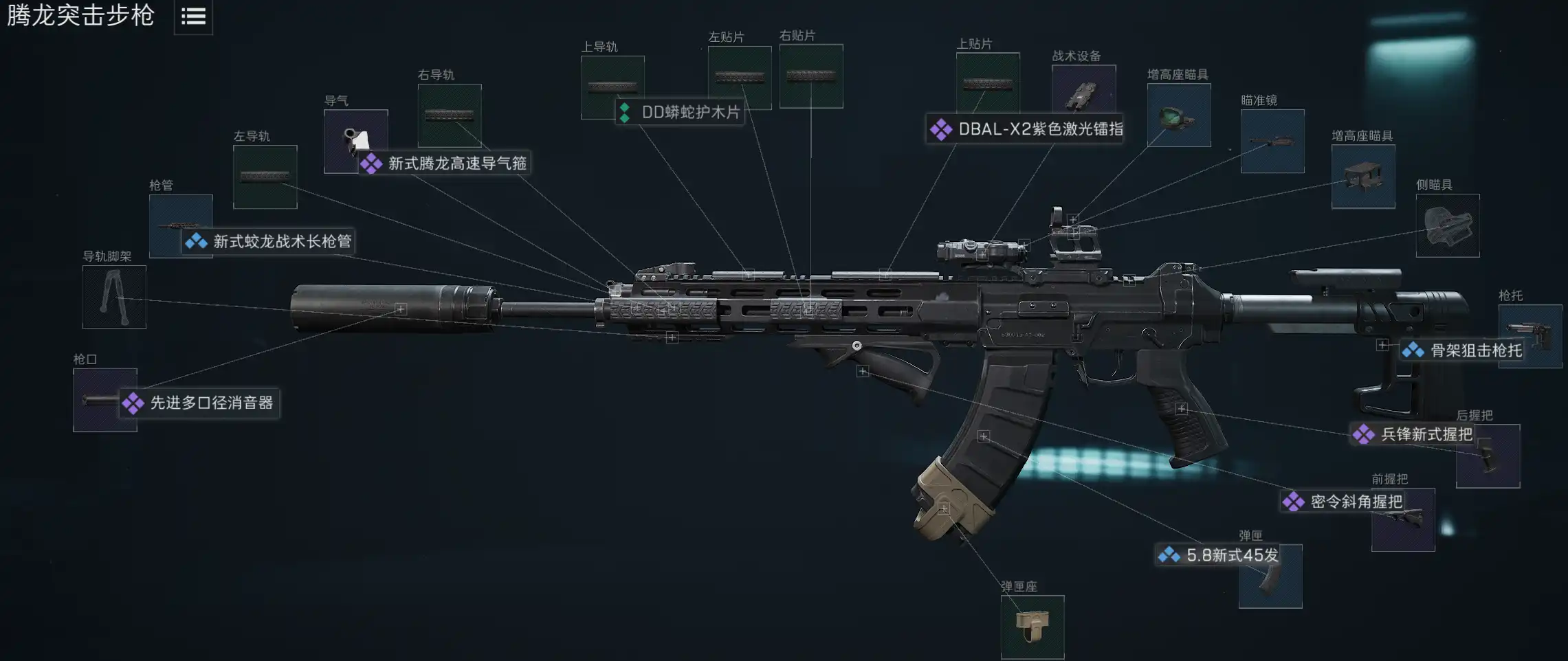Open the 右贴片 right panel slot
This screenshot has height=661, width=1568.
coord(811,76)
